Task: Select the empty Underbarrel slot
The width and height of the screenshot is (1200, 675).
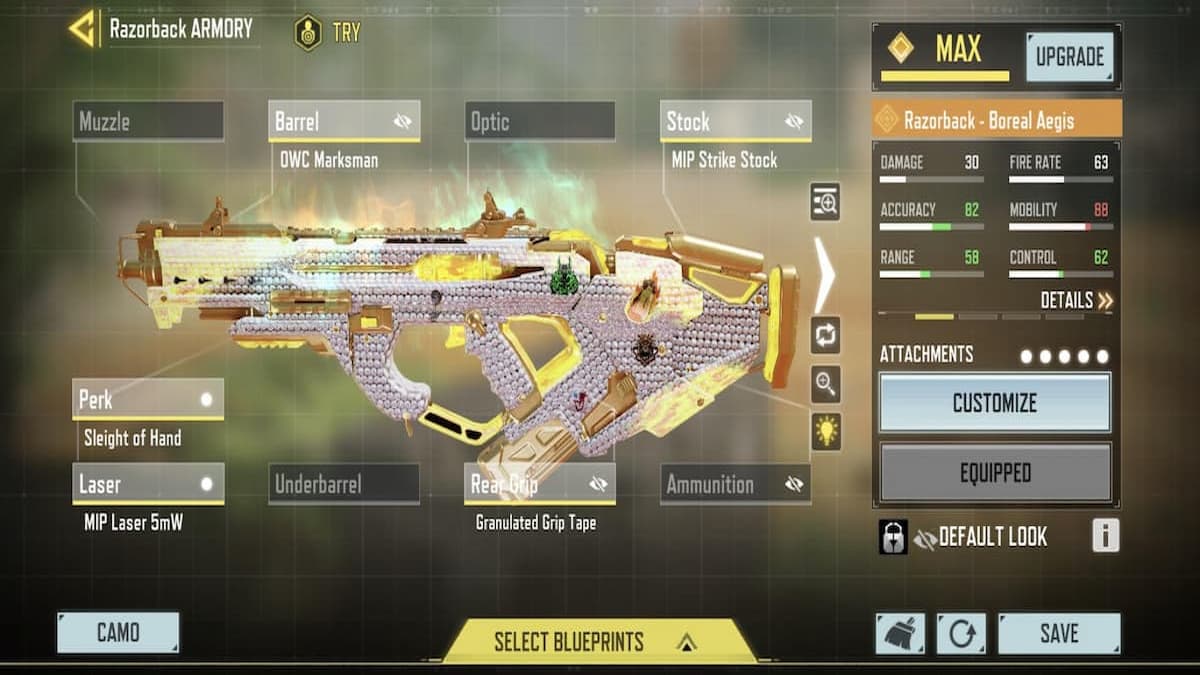Action: click(344, 485)
